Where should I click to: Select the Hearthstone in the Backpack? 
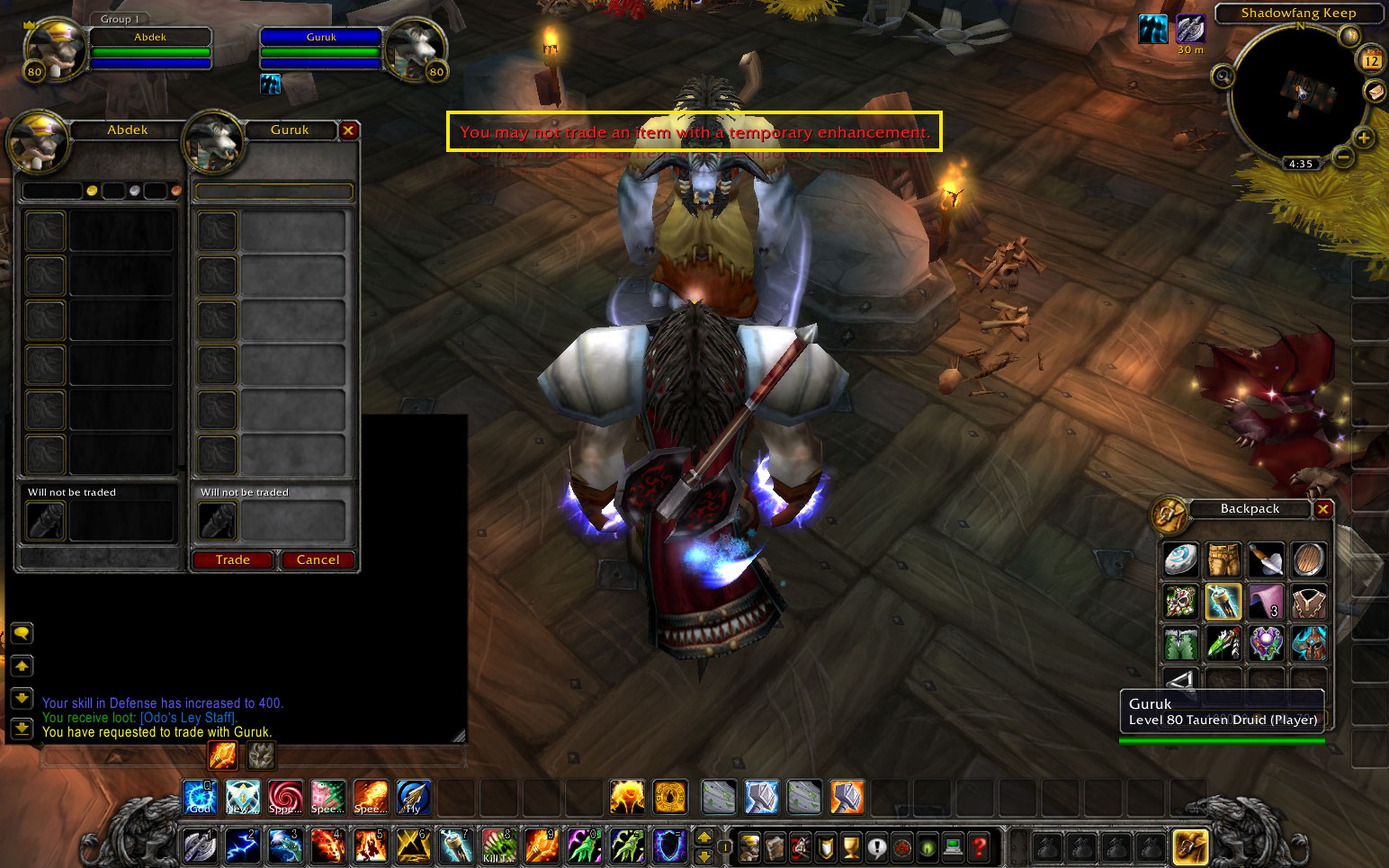[x=1179, y=559]
